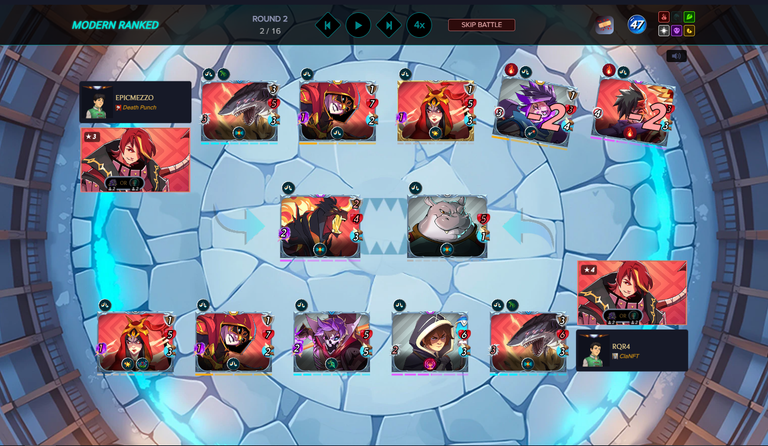Open the battle ruleset icon

click(x=604, y=25)
